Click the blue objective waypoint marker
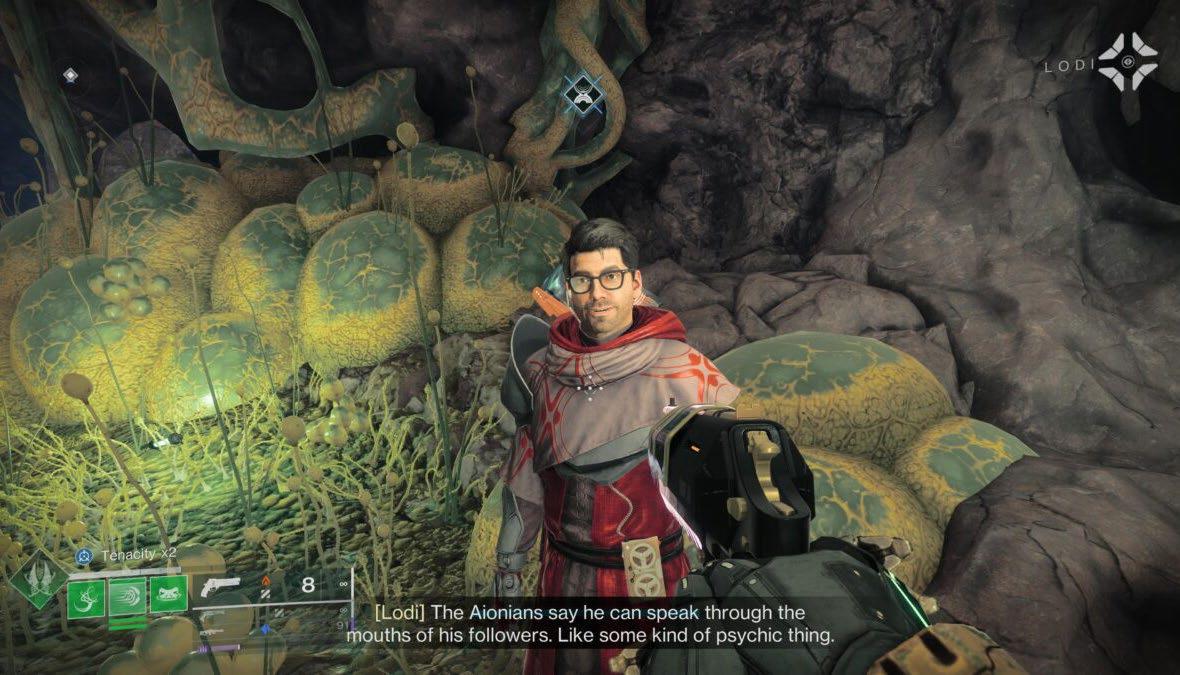1180x675 pixels. pos(582,93)
